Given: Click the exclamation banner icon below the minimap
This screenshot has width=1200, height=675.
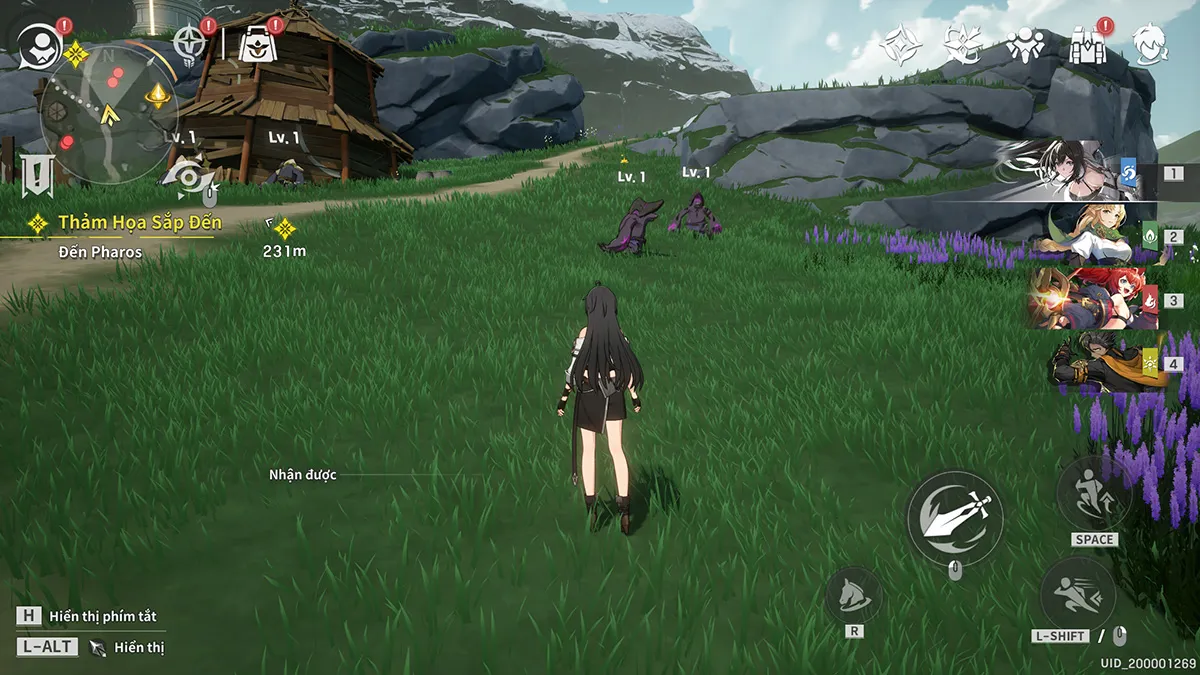Looking at the screenshot, I should click(x=38, y=175).
